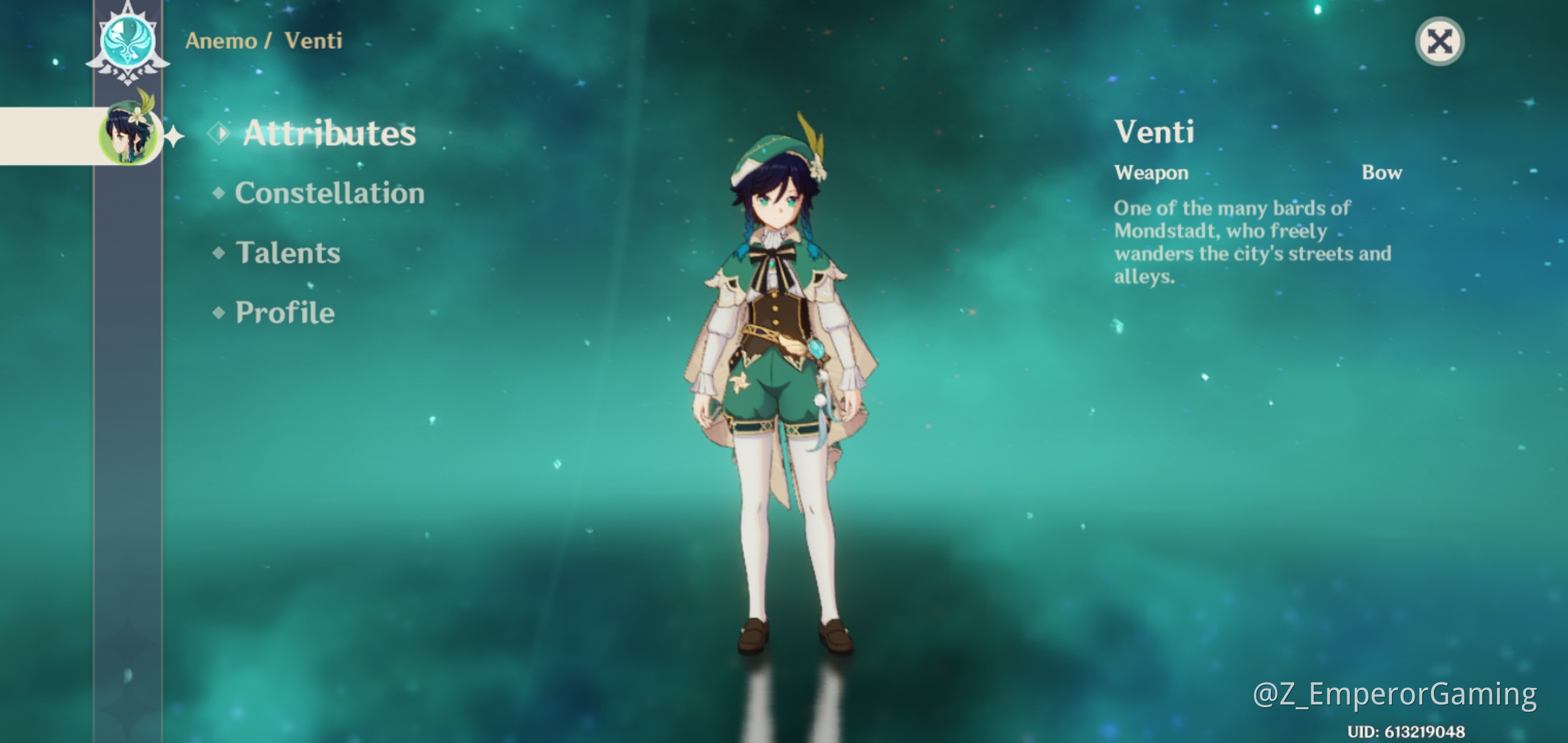The width and height of the screenshot is (1568, 743).
Task: Activate the Constellation section selector
Action: pyautogui.click(x=328, y=194)
